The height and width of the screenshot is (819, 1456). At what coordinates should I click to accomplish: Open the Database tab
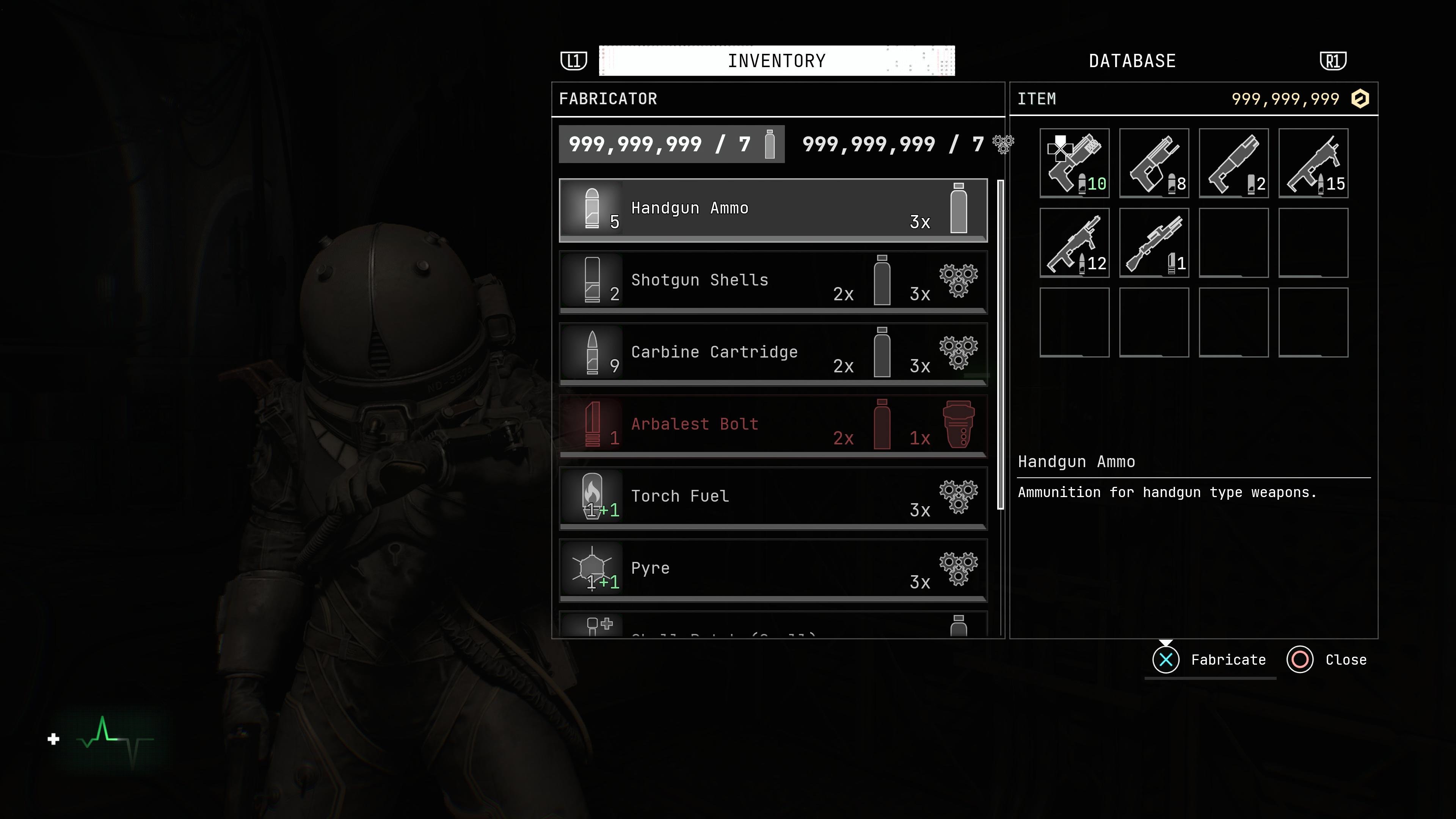click(1131, 61)
